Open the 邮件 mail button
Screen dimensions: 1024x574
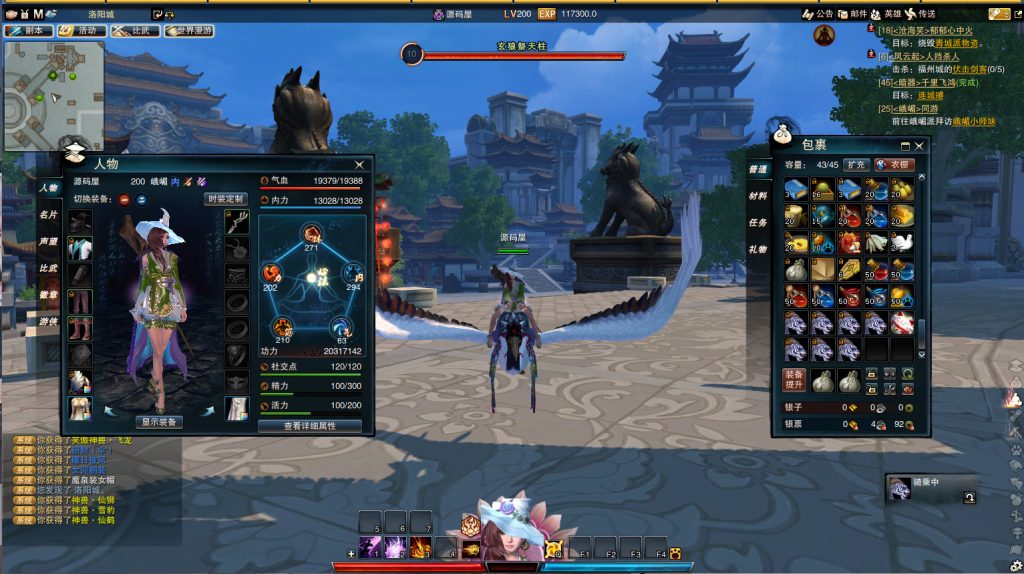pos(854,14)
